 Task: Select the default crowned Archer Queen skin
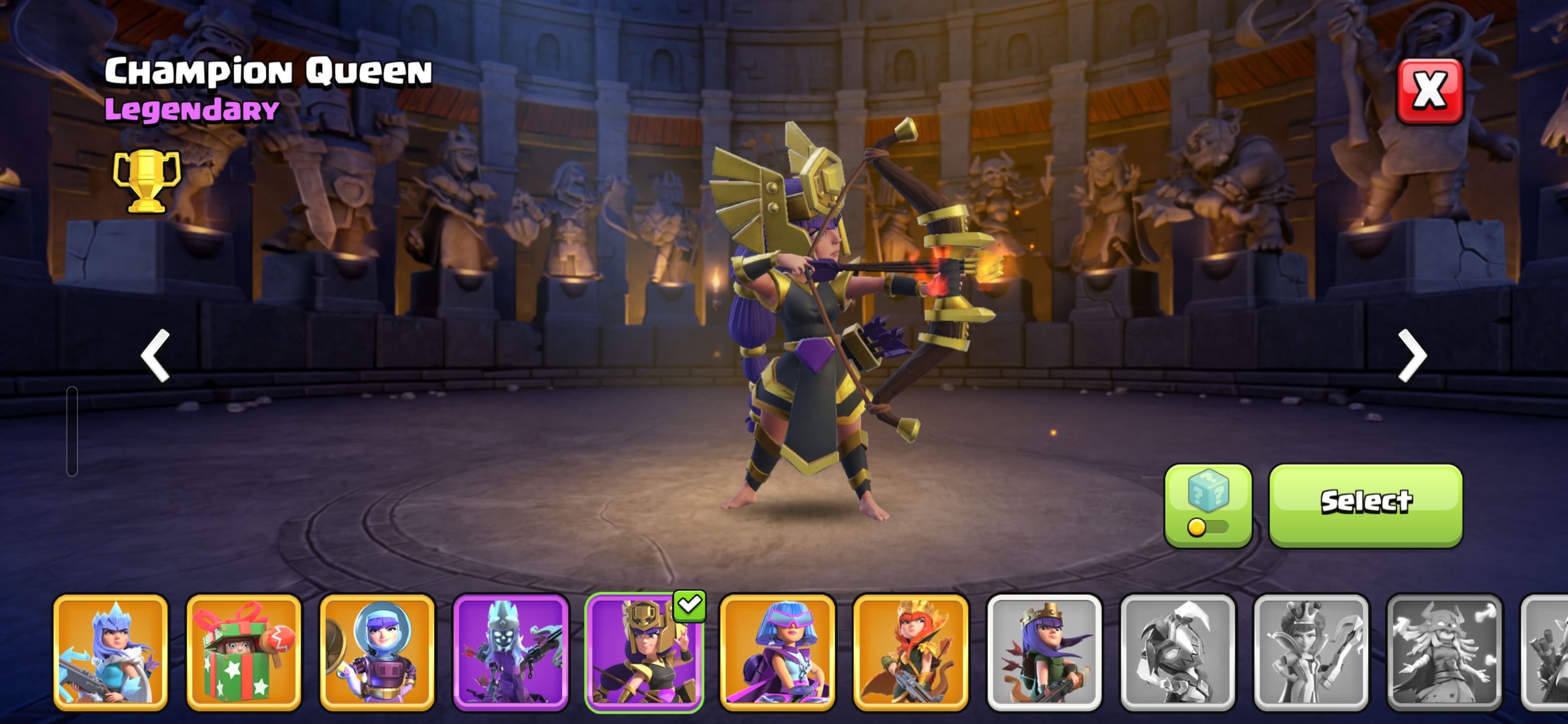point(1044,652)
